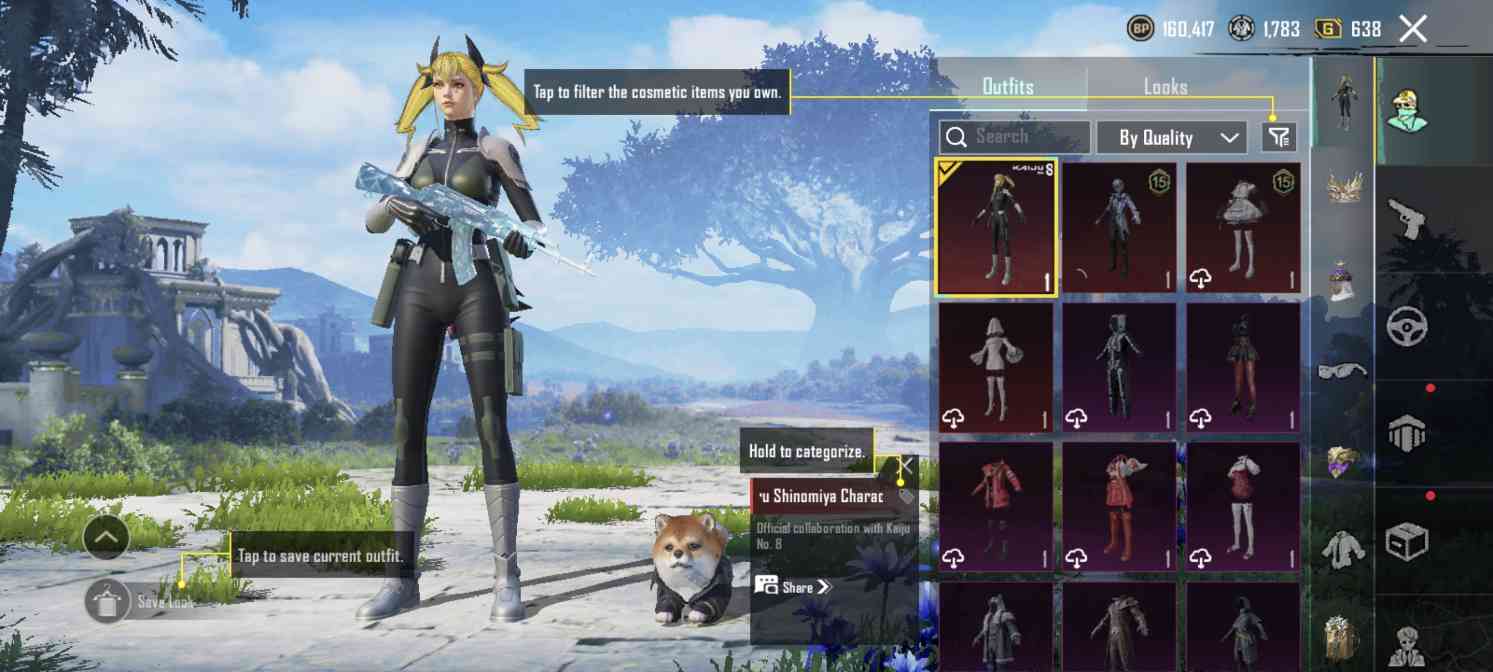Close the inventory with the X button
This screenshot has width=1493, height=672.
coord(1412,29)
